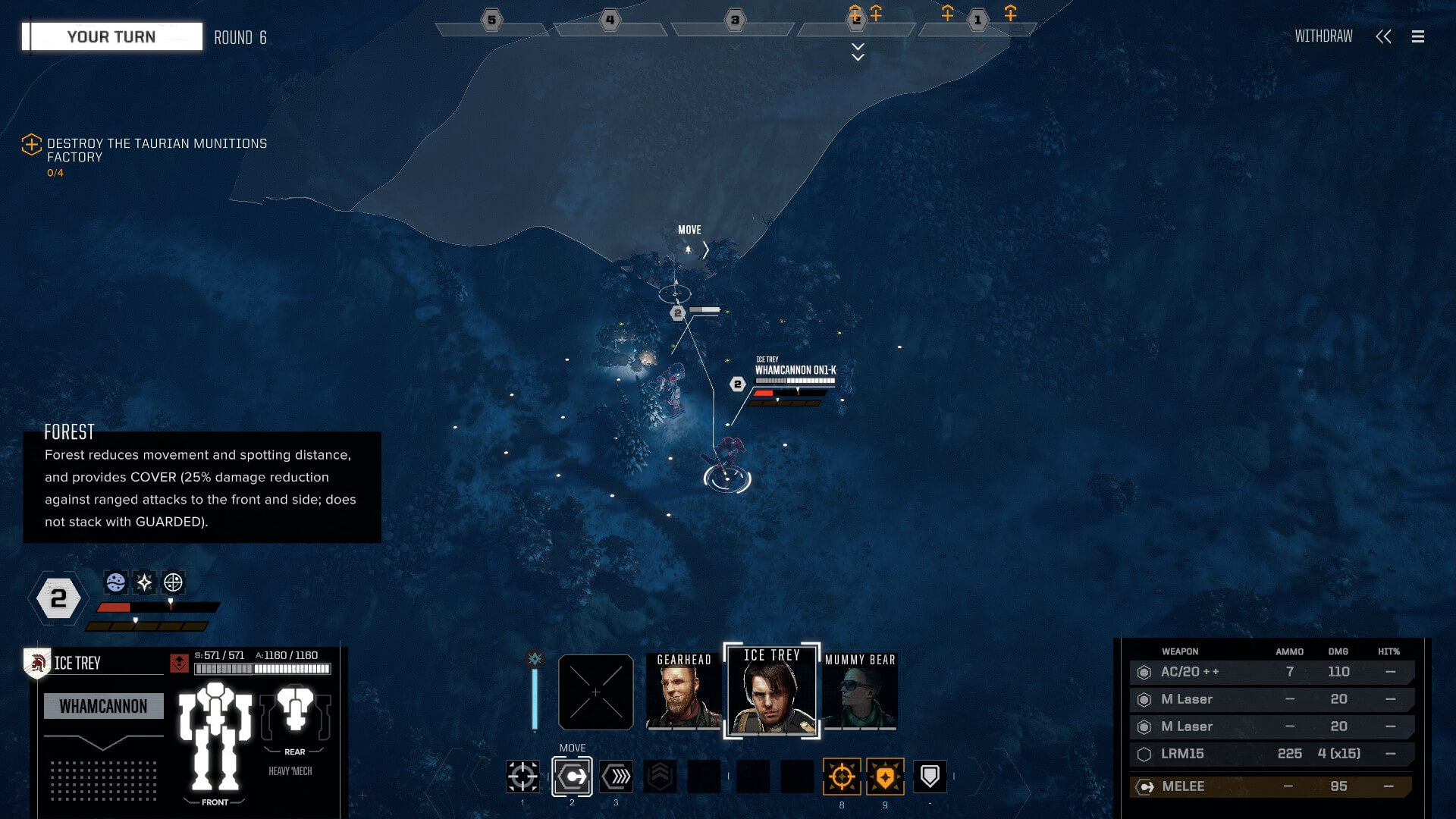Click the Withdraw button
The width and height of the screenshot is (1456, 819).
1323,36
